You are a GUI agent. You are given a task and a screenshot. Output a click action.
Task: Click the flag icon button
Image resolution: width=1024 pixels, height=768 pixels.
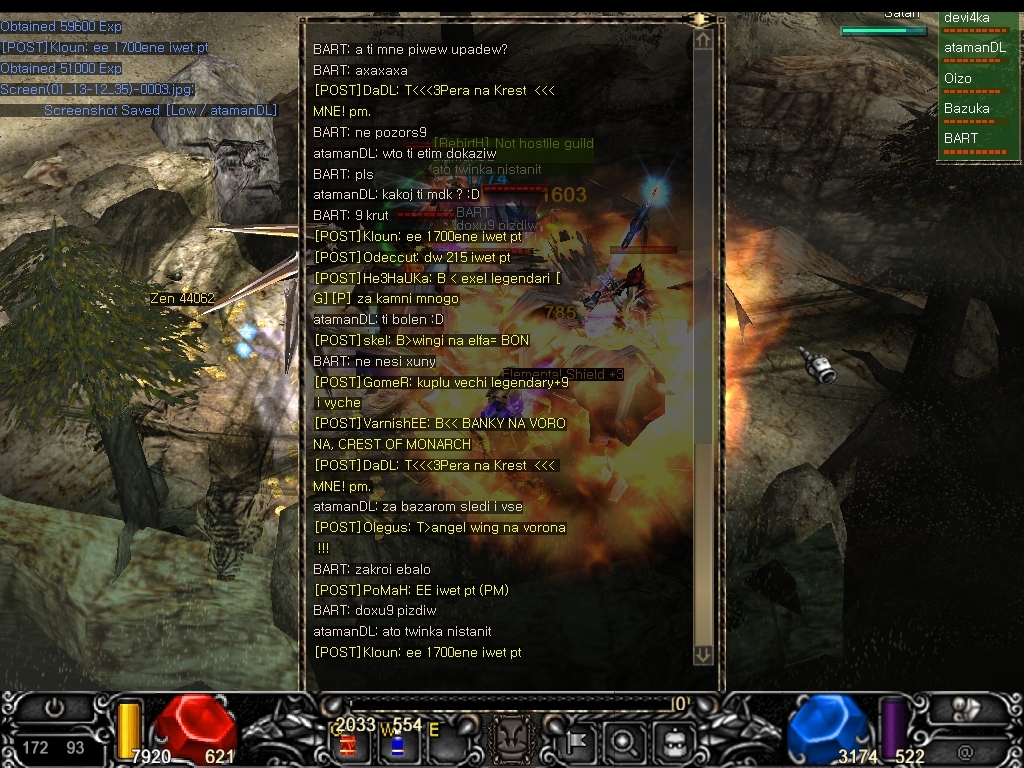click(579, 743)
